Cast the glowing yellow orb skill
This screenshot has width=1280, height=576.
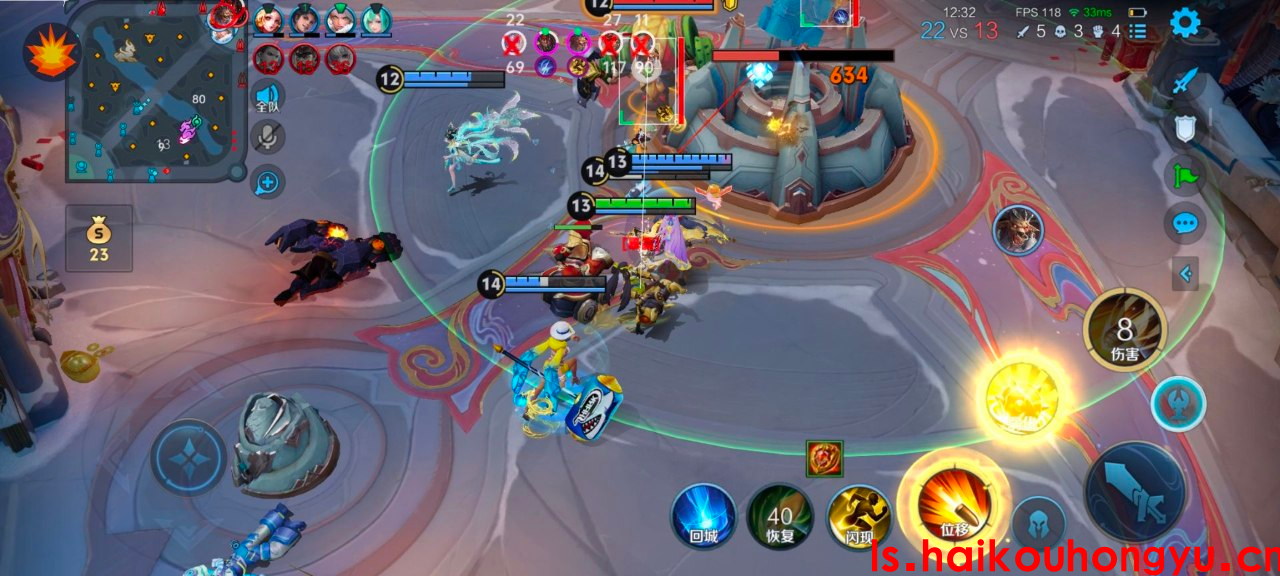[x=1021, y=399]
